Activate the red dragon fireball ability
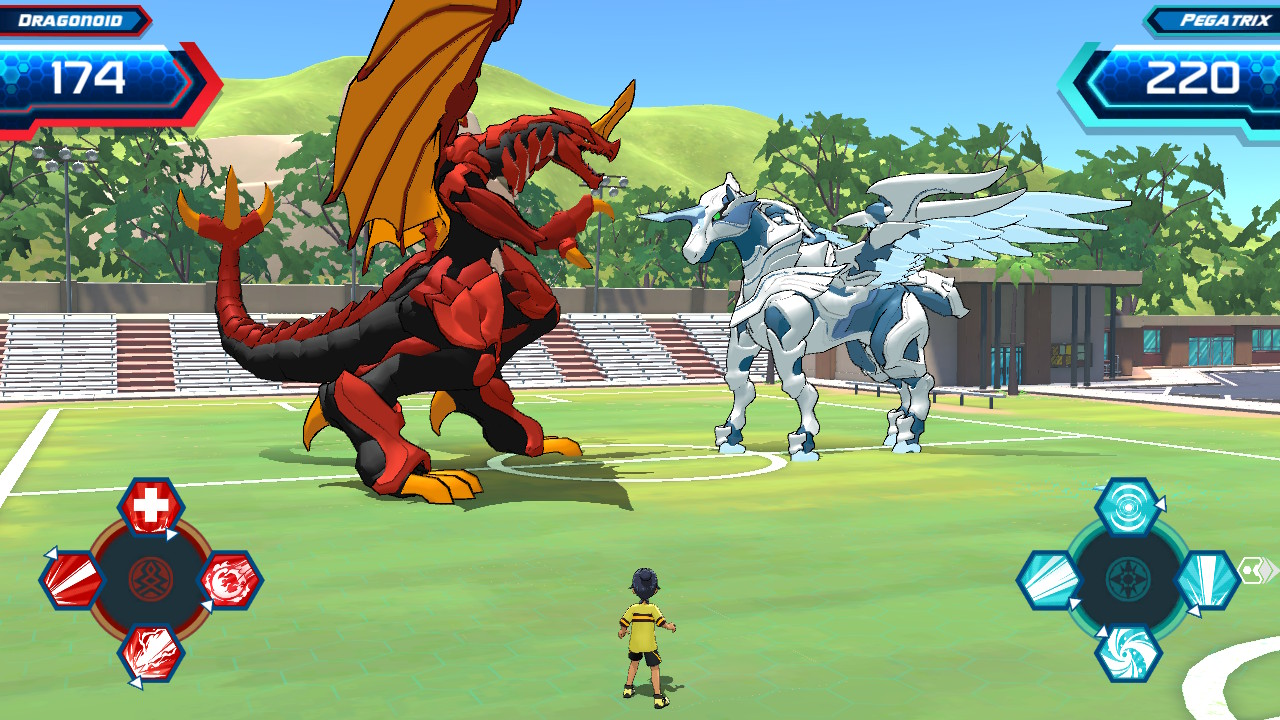This screenshot has height=720, width=1280. [230, 580]
